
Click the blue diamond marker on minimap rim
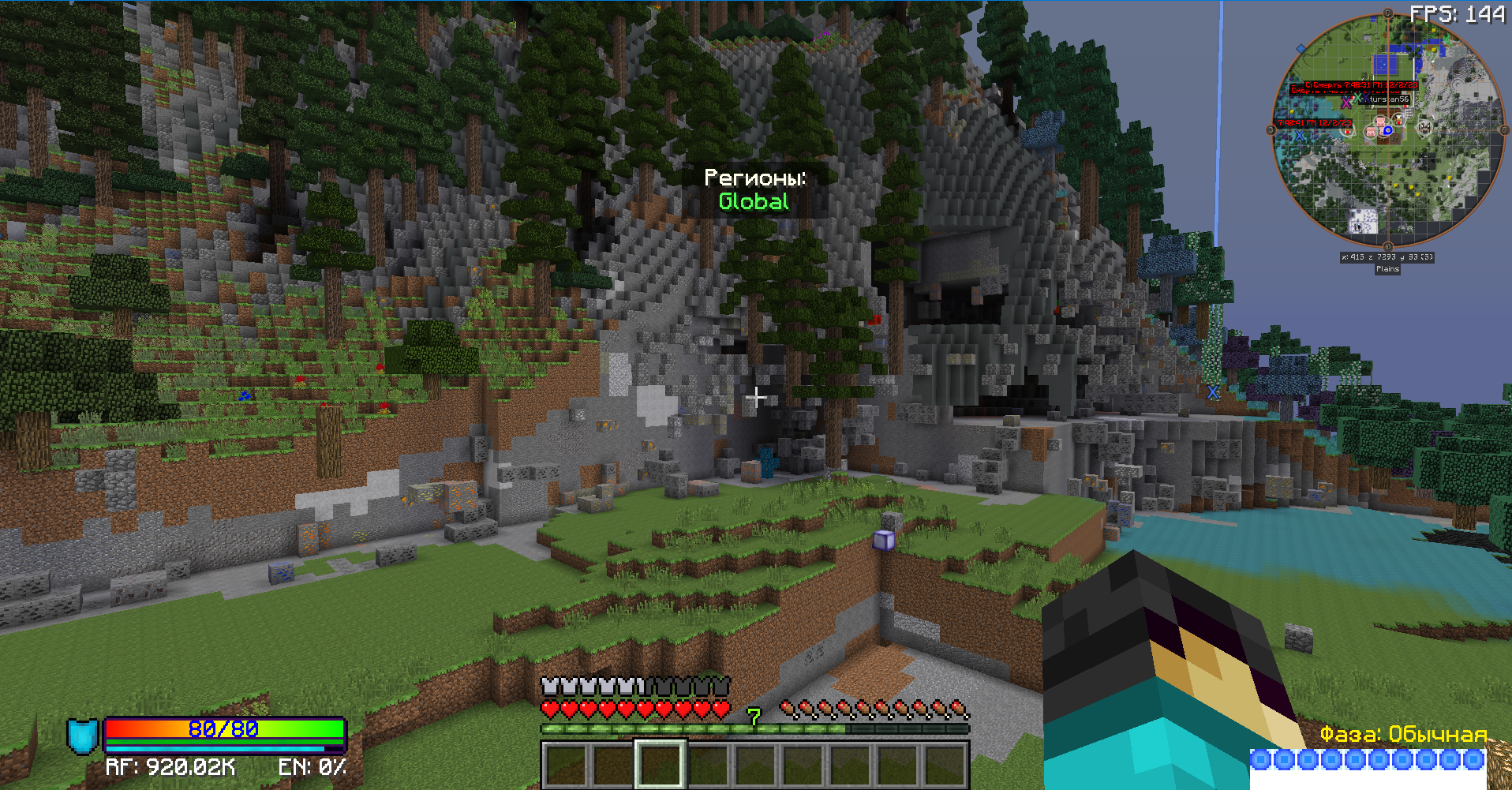1301,49
